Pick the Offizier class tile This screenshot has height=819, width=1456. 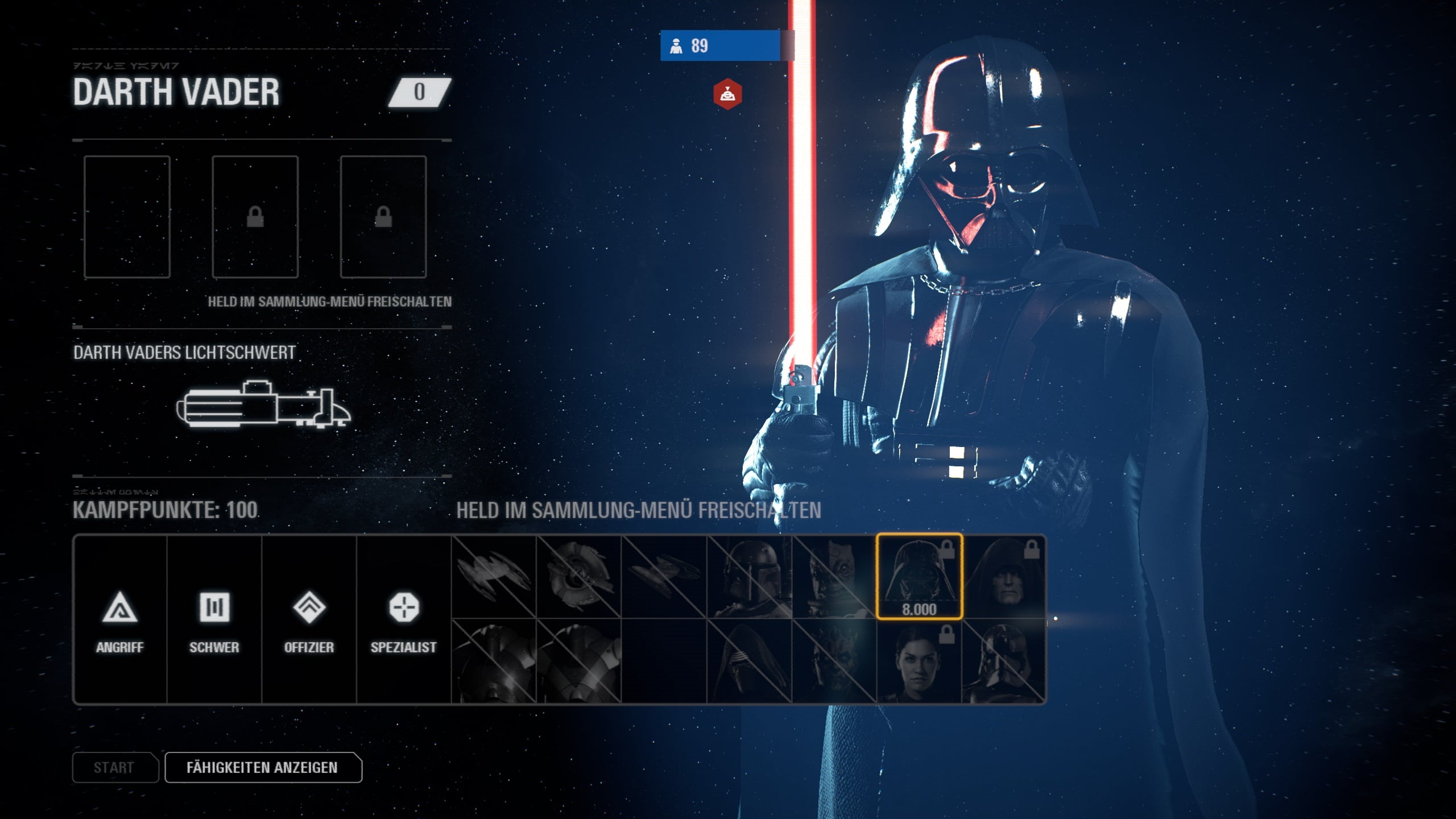click(309, 620)
